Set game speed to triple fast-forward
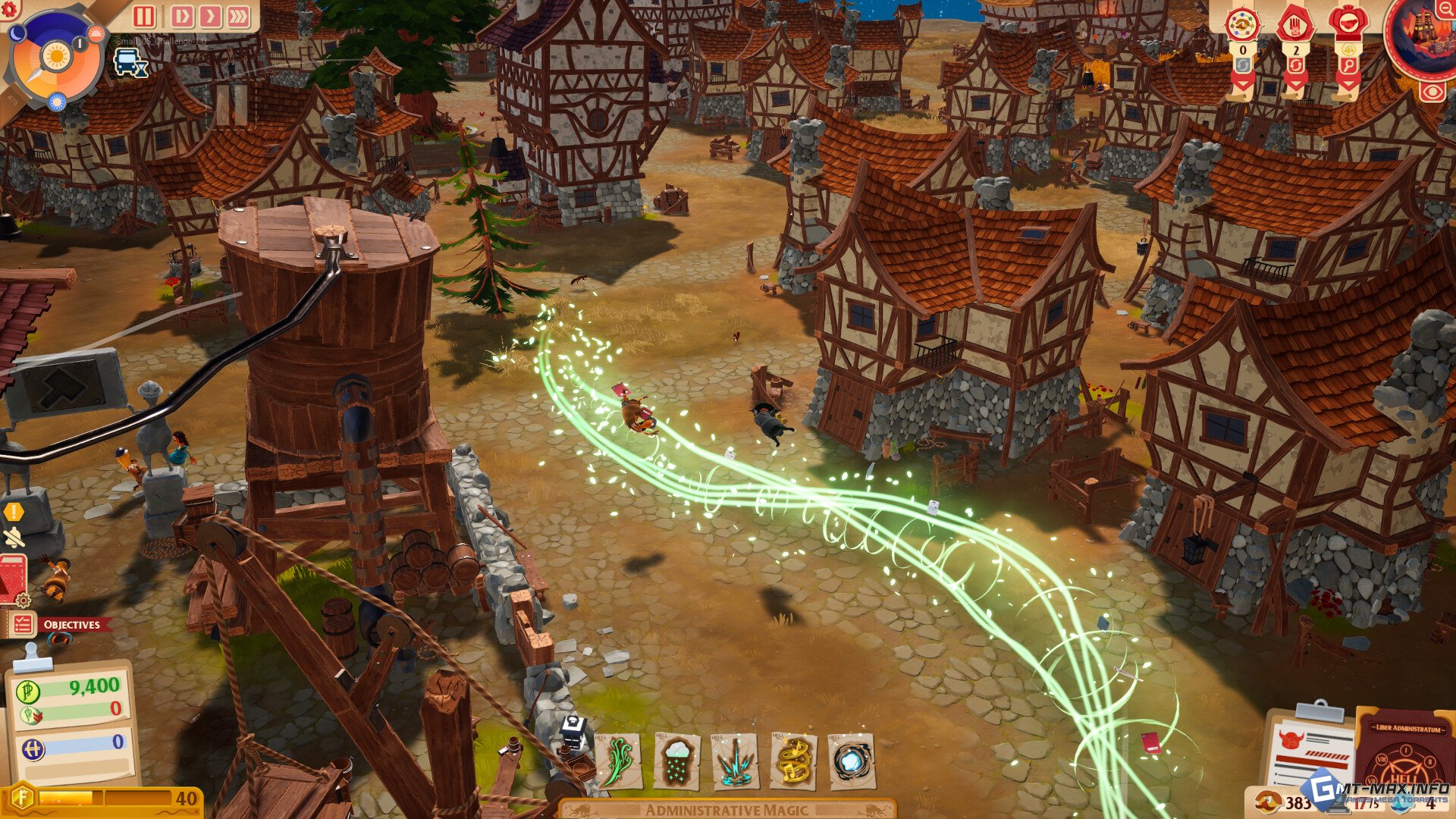Viewport: 1456px width, 819px height. coord(238,17)
